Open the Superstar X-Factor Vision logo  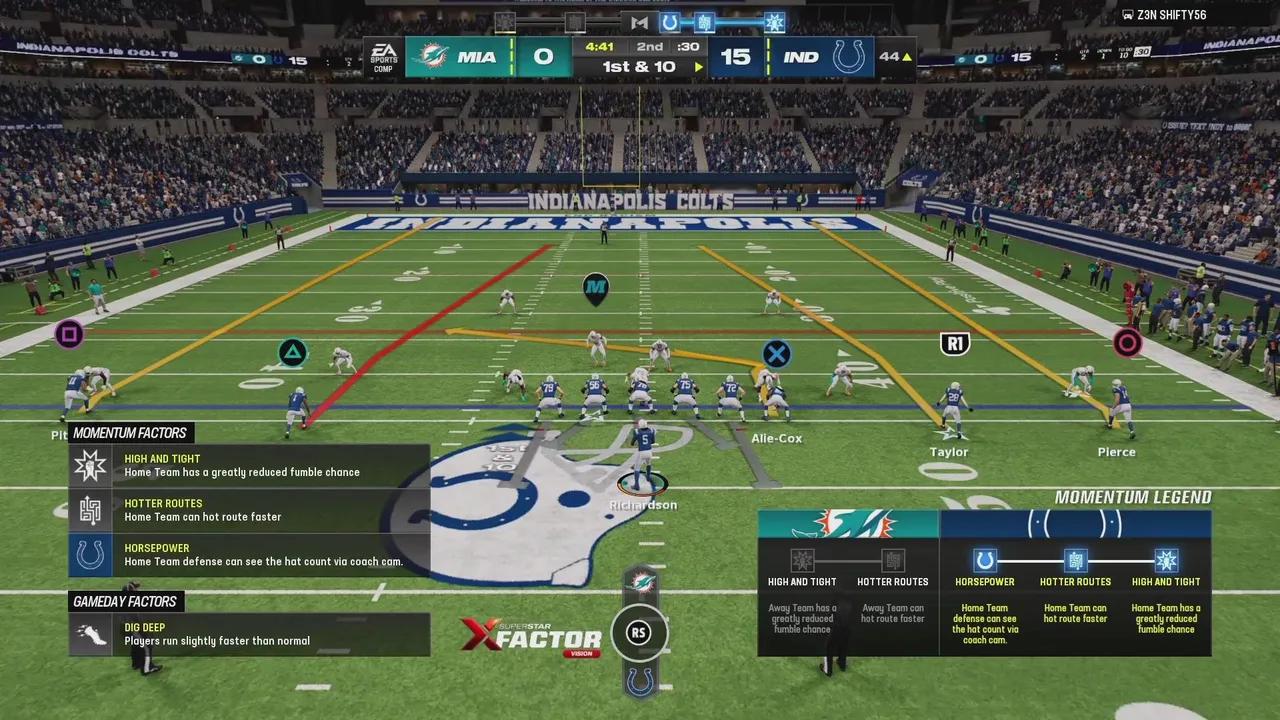click(531, 636)
